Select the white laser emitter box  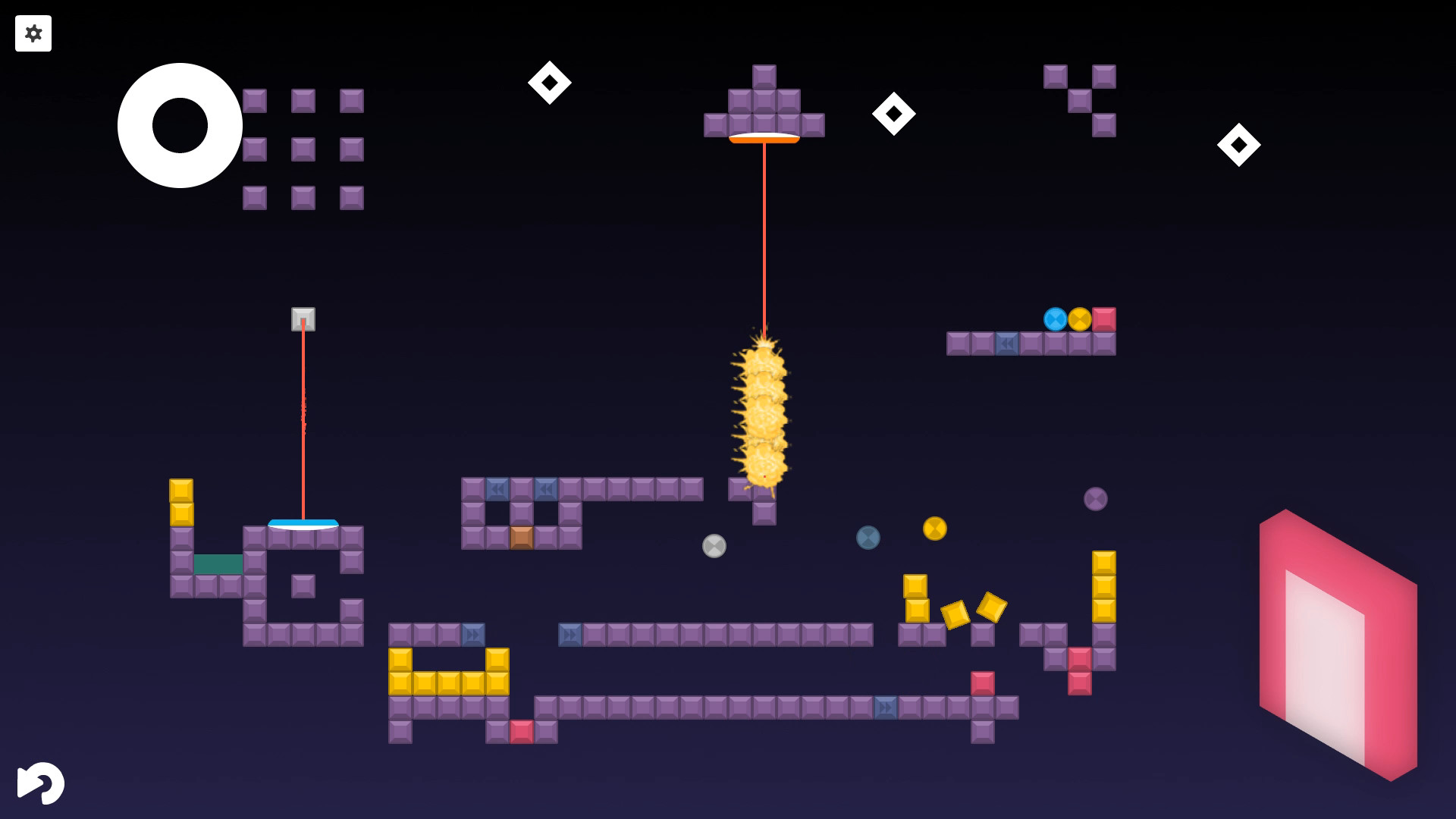303,321
